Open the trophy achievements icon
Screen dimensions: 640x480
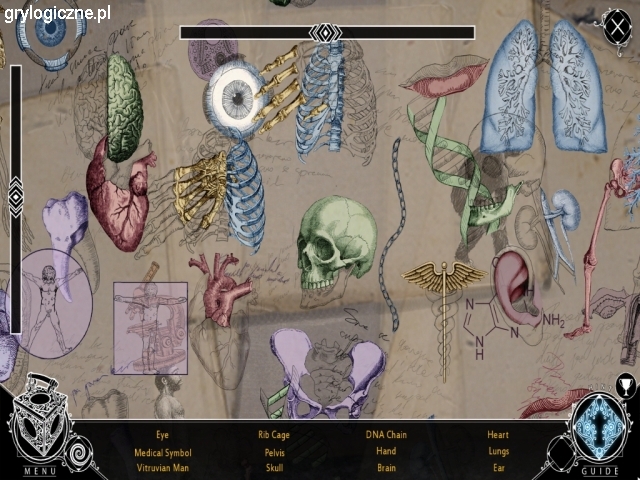[626, 384]
